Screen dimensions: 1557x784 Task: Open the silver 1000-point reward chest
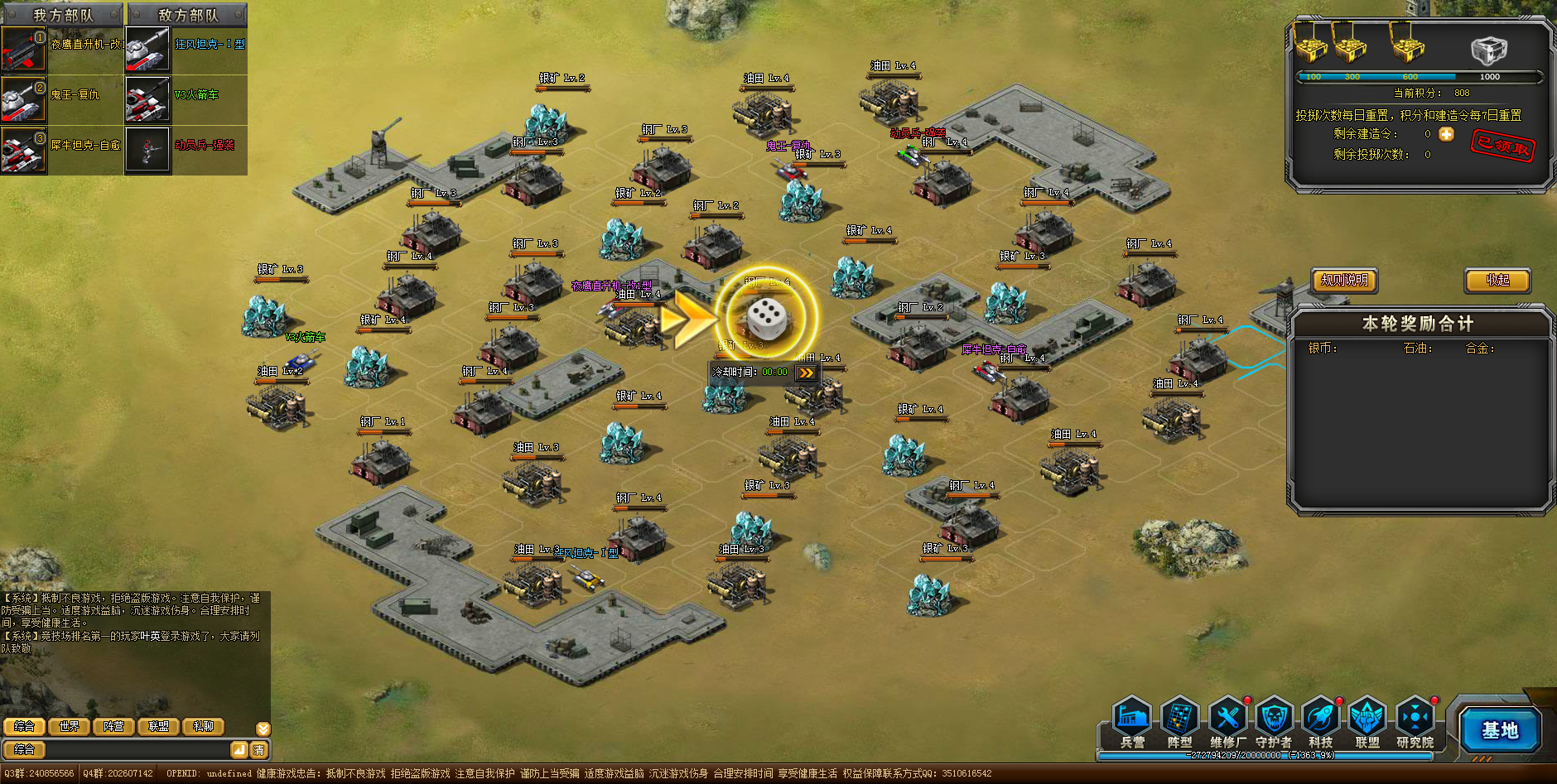click(x=1488, y=51)
